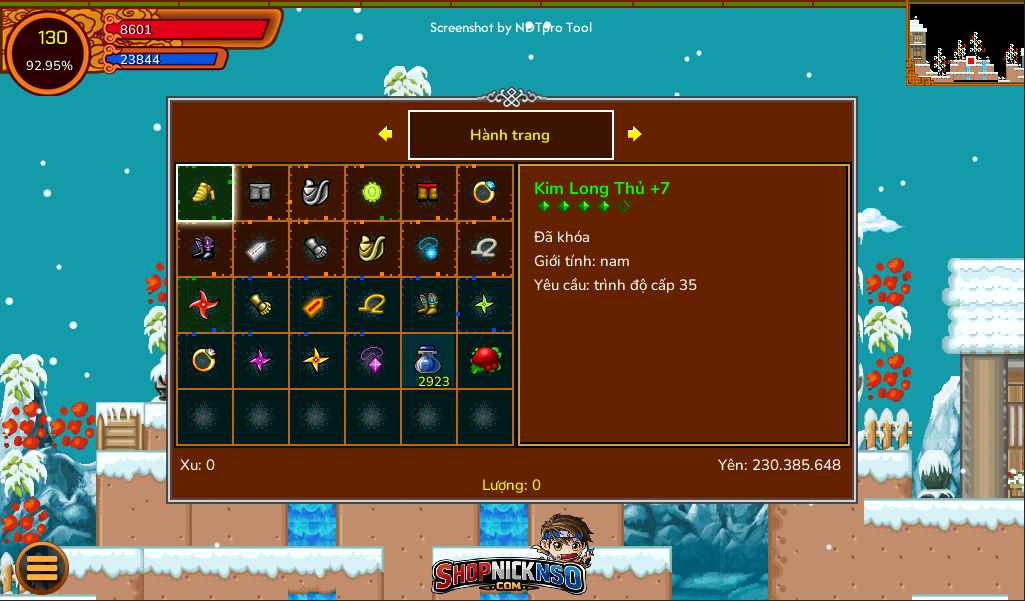The height and width of the screenshot is (601, 1025).
Task: Pick the purple gem pendant necklace
Action: [x=373, y=361]
